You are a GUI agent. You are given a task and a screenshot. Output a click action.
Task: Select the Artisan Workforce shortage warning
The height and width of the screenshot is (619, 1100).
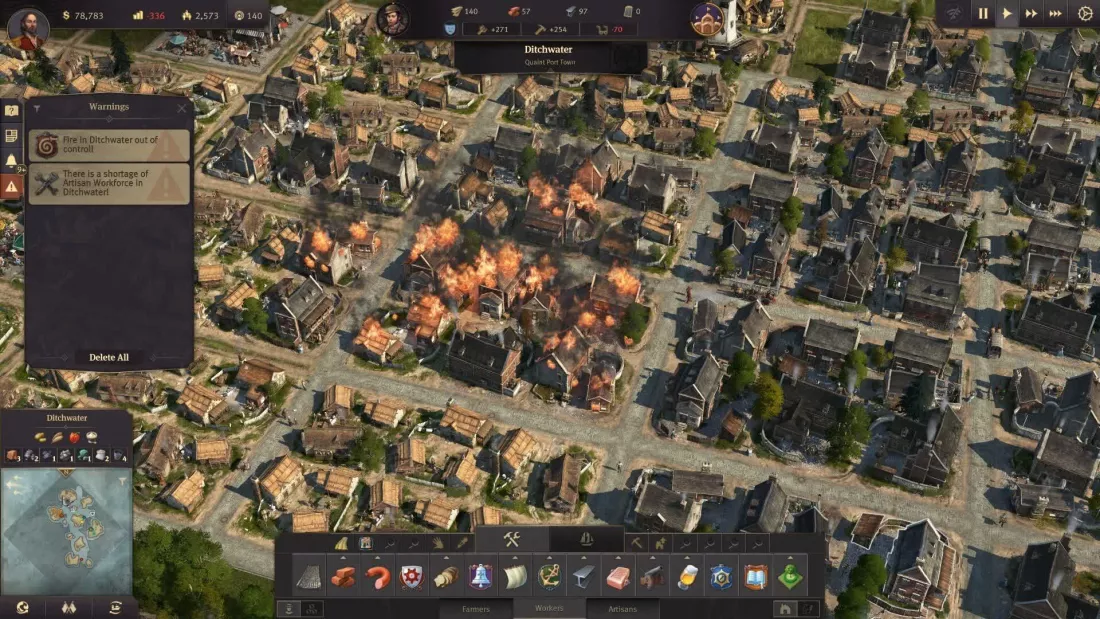coord(108,183)
